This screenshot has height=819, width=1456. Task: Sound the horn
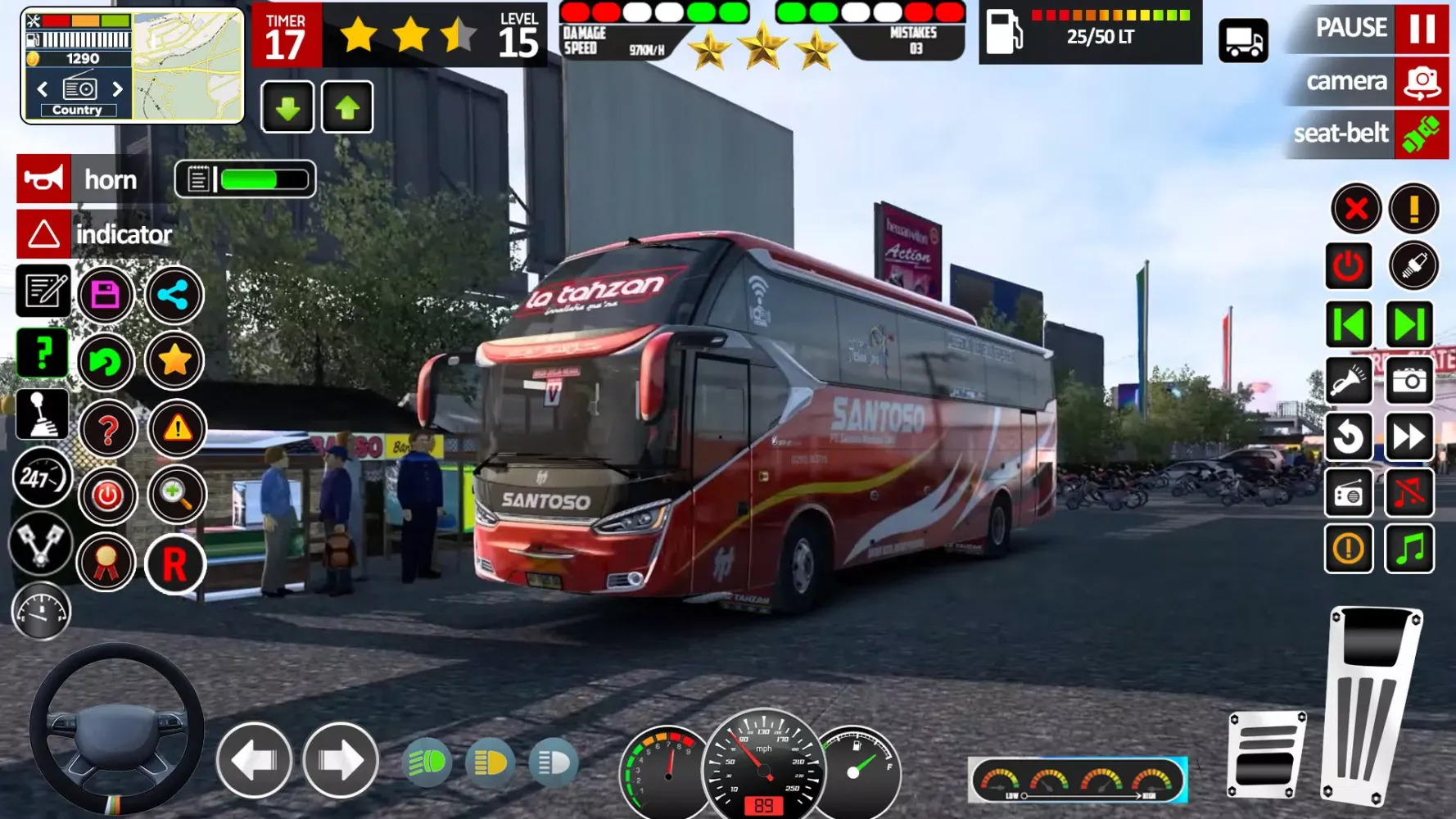point(43,179)
